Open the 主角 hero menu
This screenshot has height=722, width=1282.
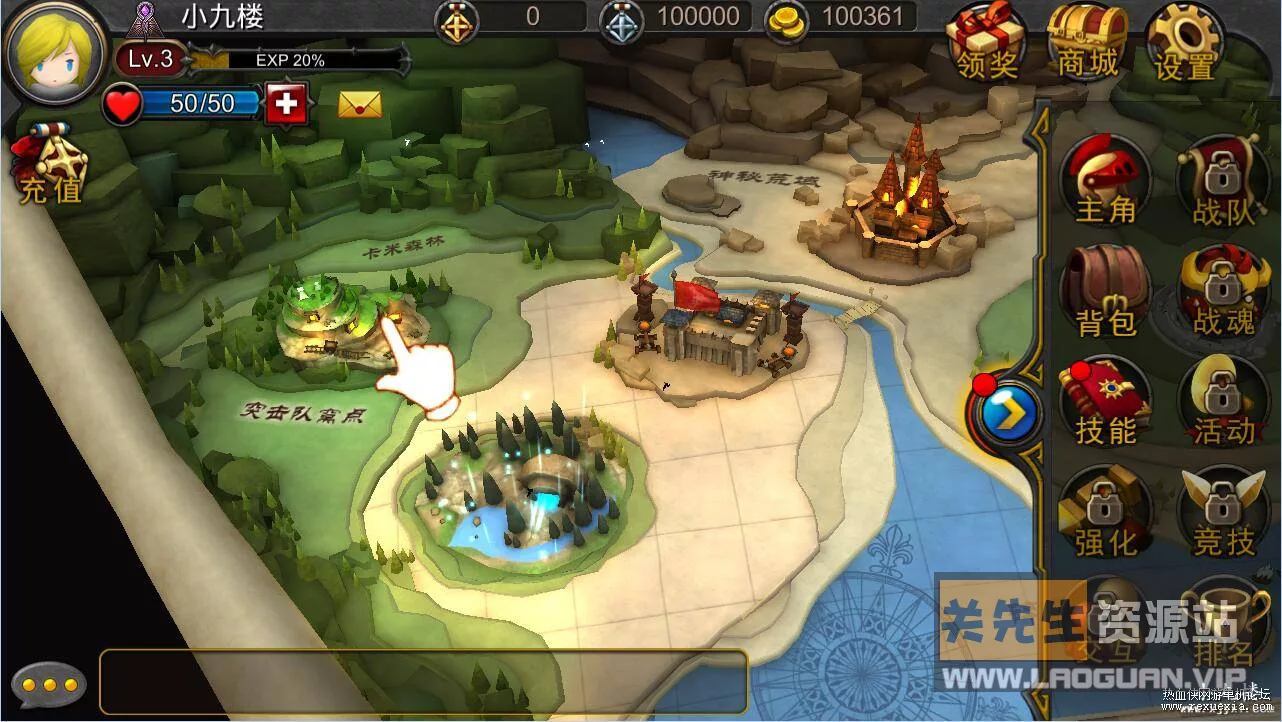coord(1105,180)
